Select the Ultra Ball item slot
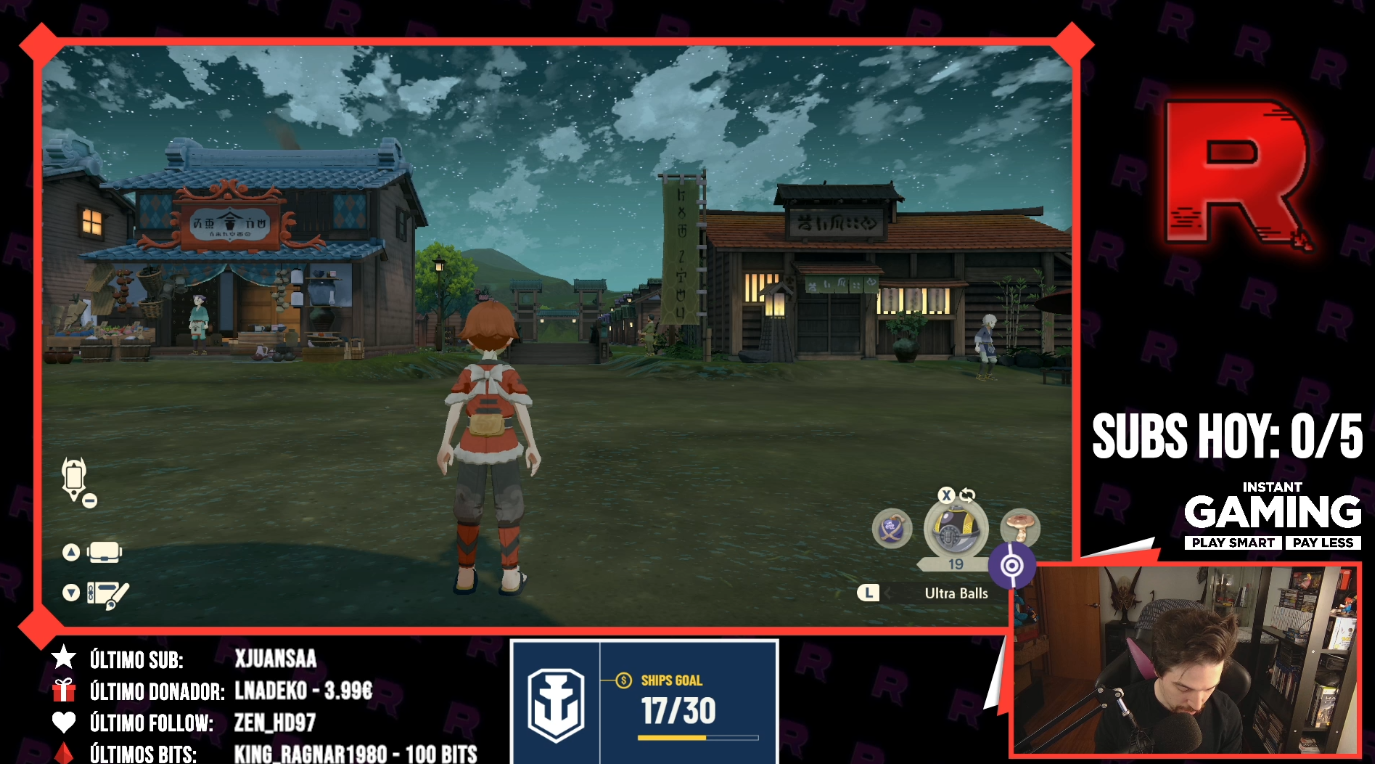1375x764 pixels. (955, 530)
